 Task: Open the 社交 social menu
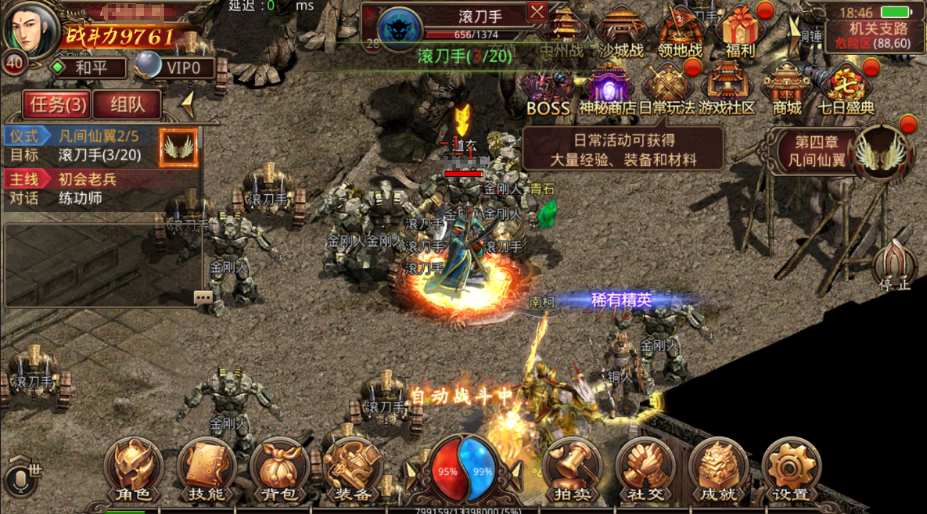(x=645, y=469)
